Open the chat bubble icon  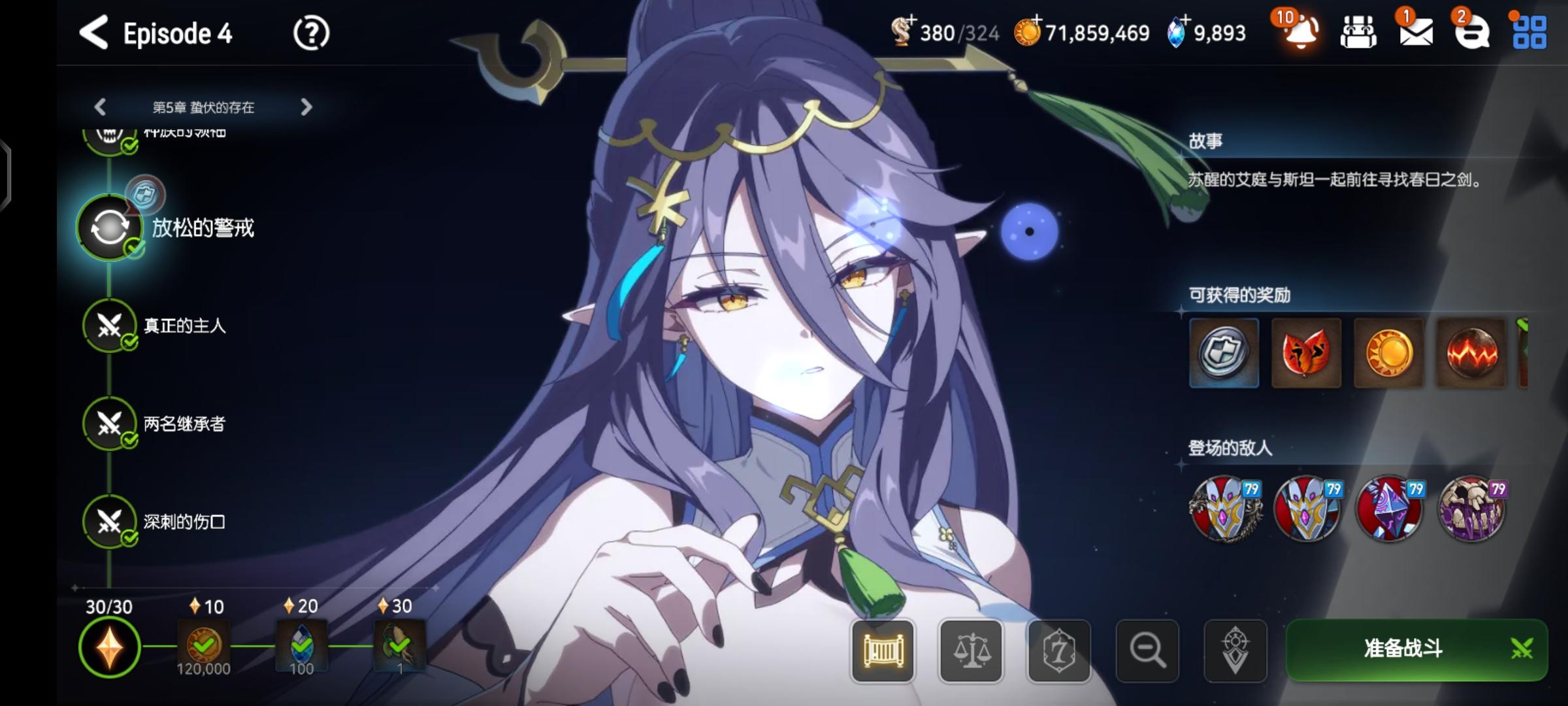[x=1474, y=34]
